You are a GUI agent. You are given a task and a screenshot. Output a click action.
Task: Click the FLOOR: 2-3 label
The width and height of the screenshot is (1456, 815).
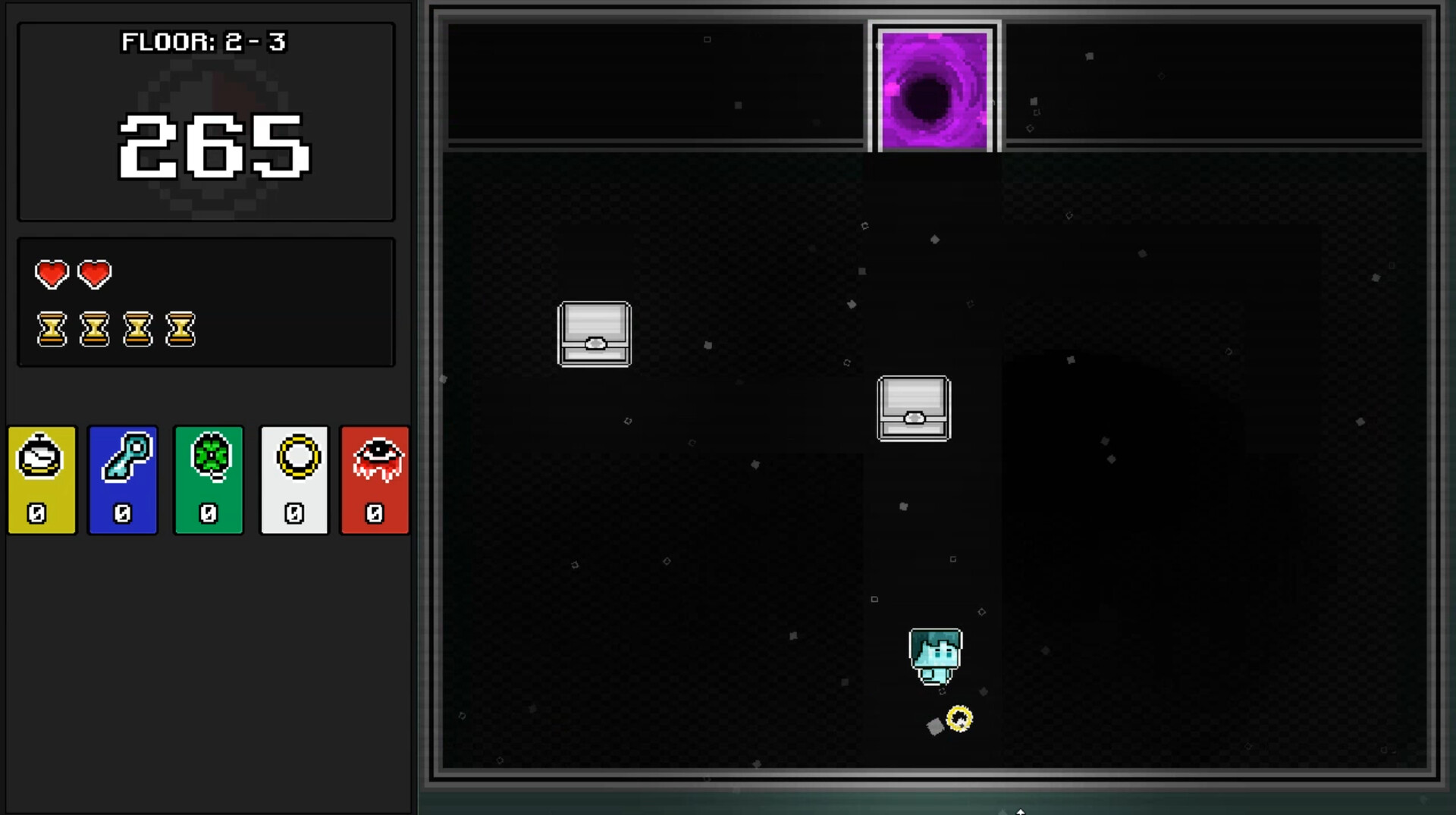tap(206, 43)
